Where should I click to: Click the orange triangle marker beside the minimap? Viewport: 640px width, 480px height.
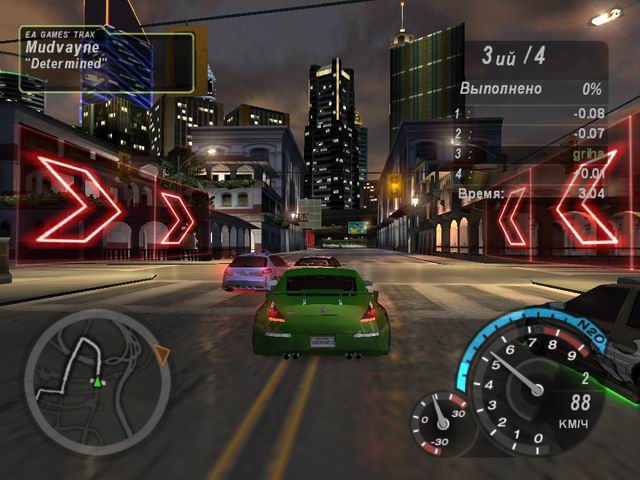pyautogui.click(x=160, y=353)
